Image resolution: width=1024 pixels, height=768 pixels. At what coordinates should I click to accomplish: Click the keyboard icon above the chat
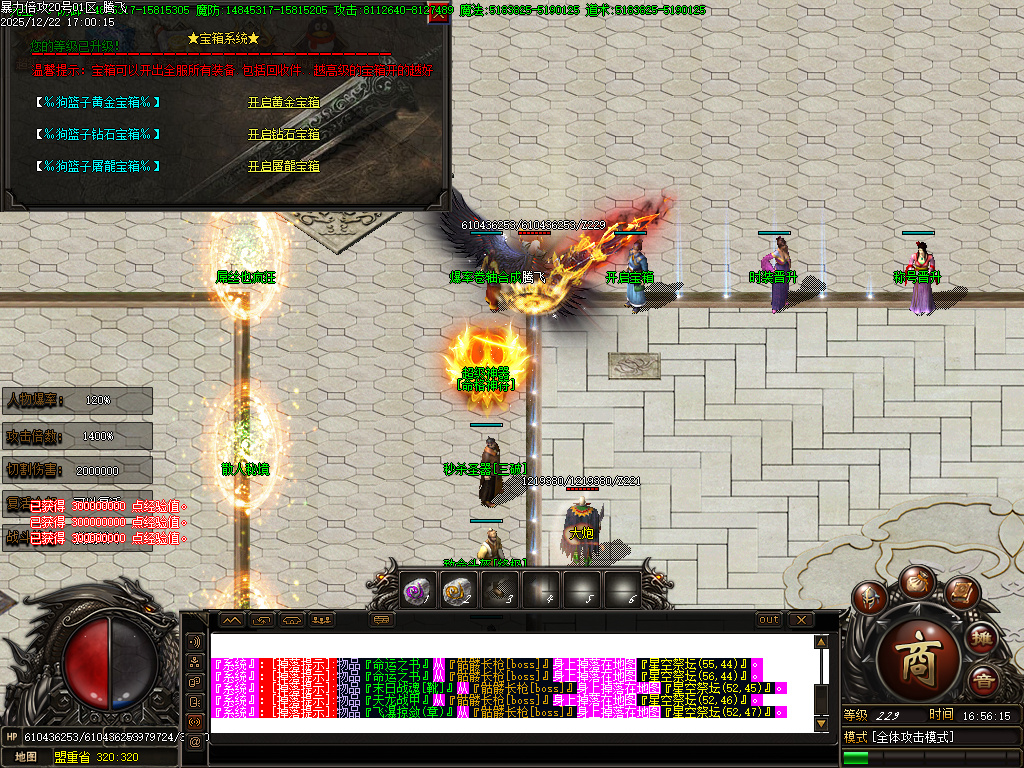click(383, 620)
